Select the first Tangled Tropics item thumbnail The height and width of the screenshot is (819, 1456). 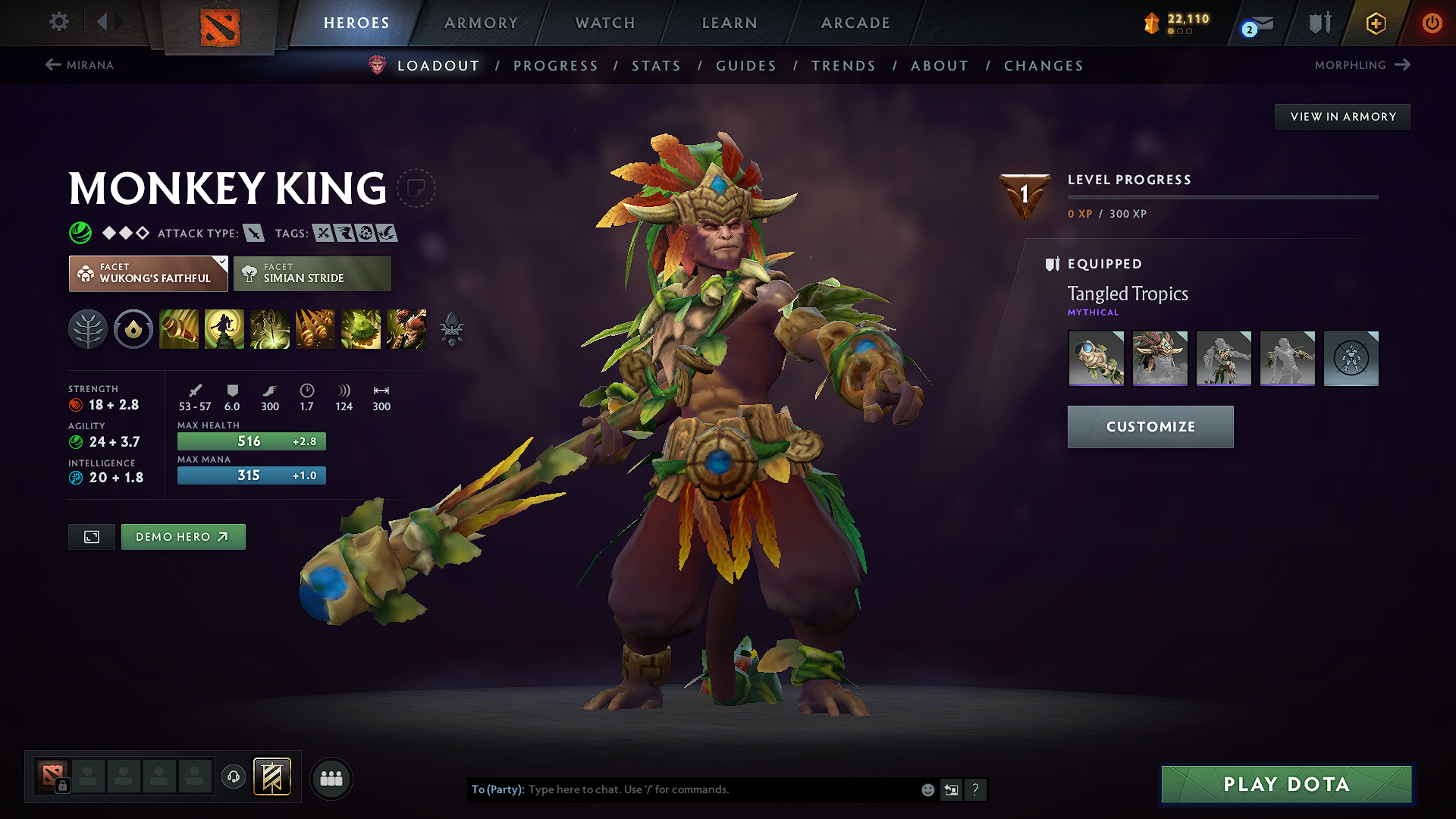(x=1097, y=358)
